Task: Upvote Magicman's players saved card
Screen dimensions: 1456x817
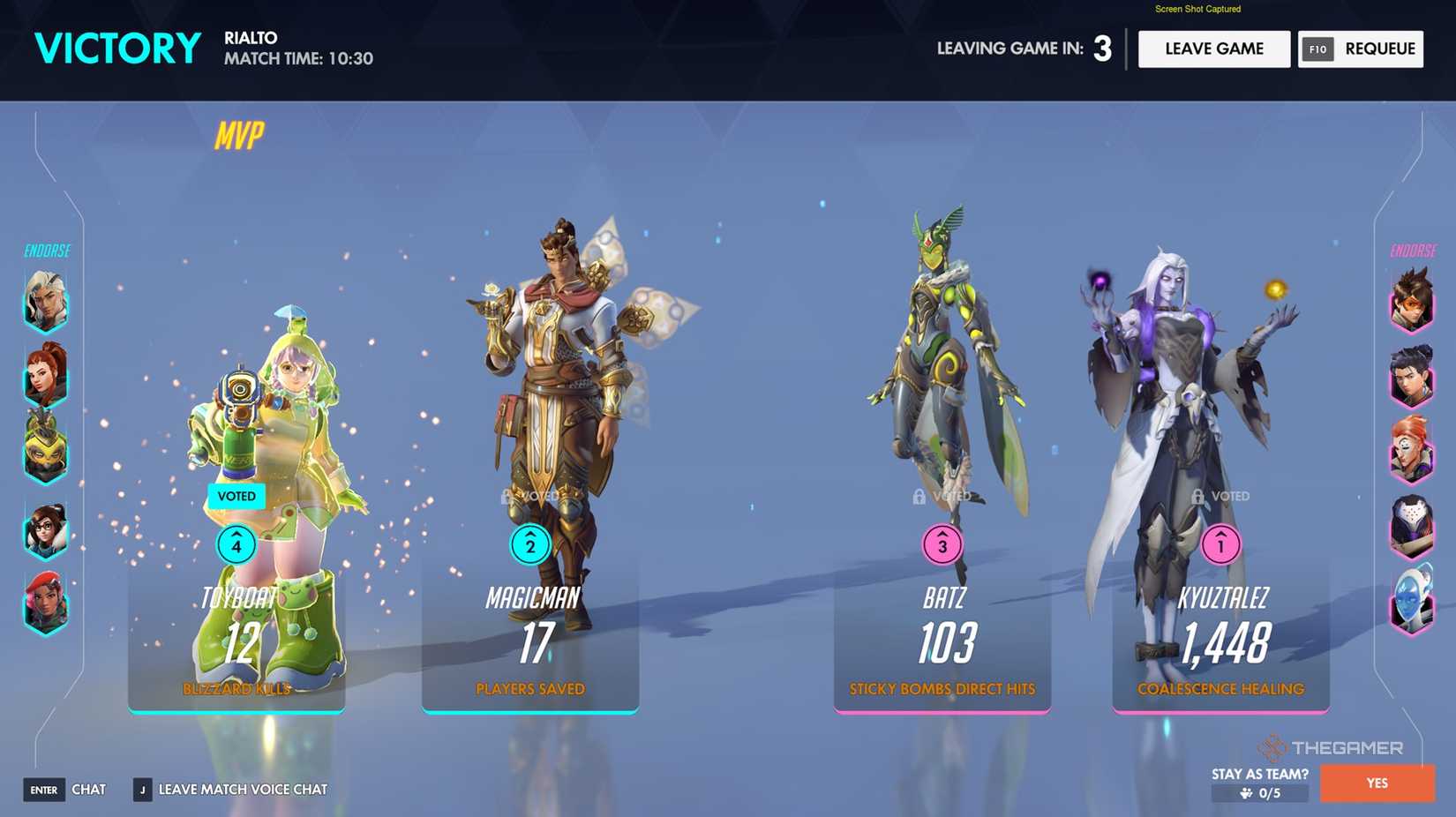Action: [x=529, y=545]
